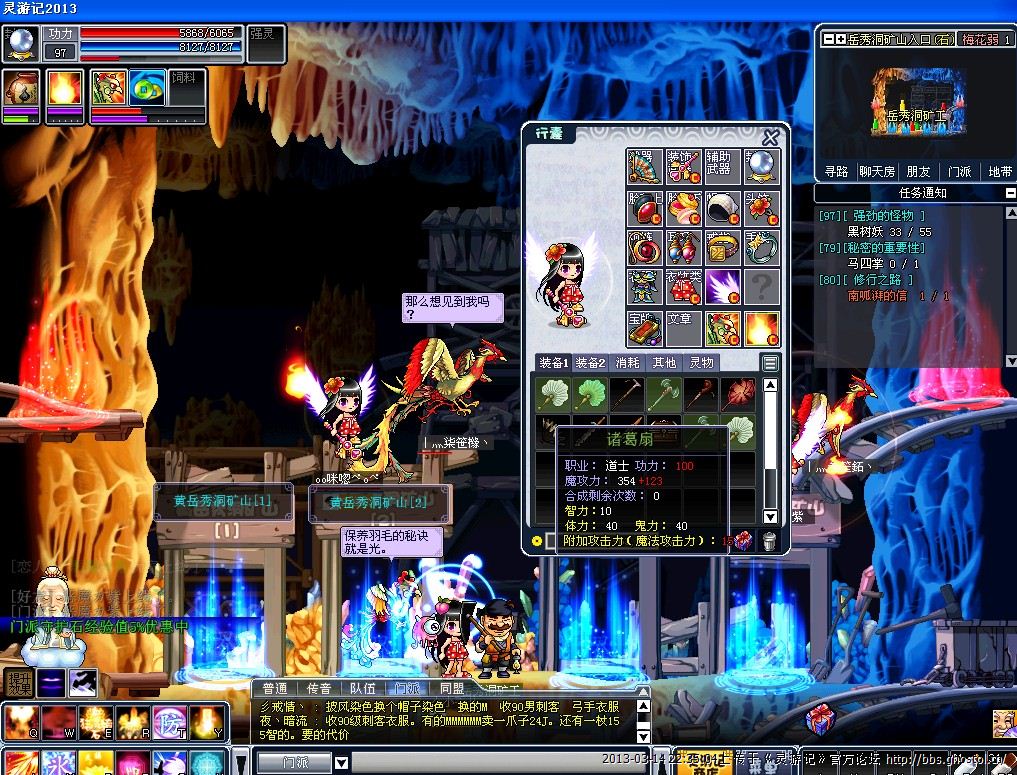Show the 灵物 inventory tab

click(702, 363)
